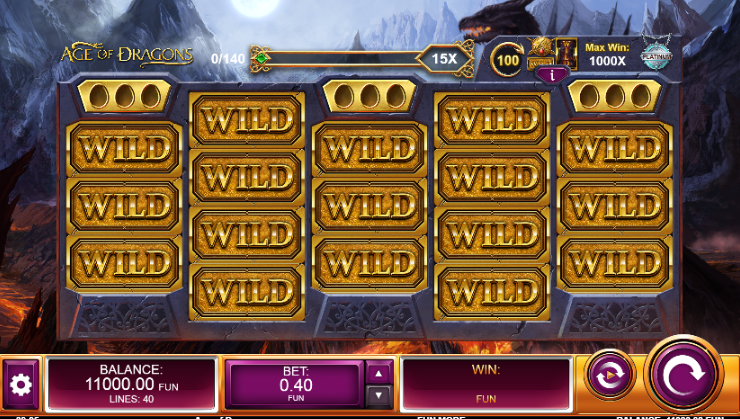The width and height of the screenshot is (740, 419).
Task: Decrease the bet with the down arrow
Action: 378,396
